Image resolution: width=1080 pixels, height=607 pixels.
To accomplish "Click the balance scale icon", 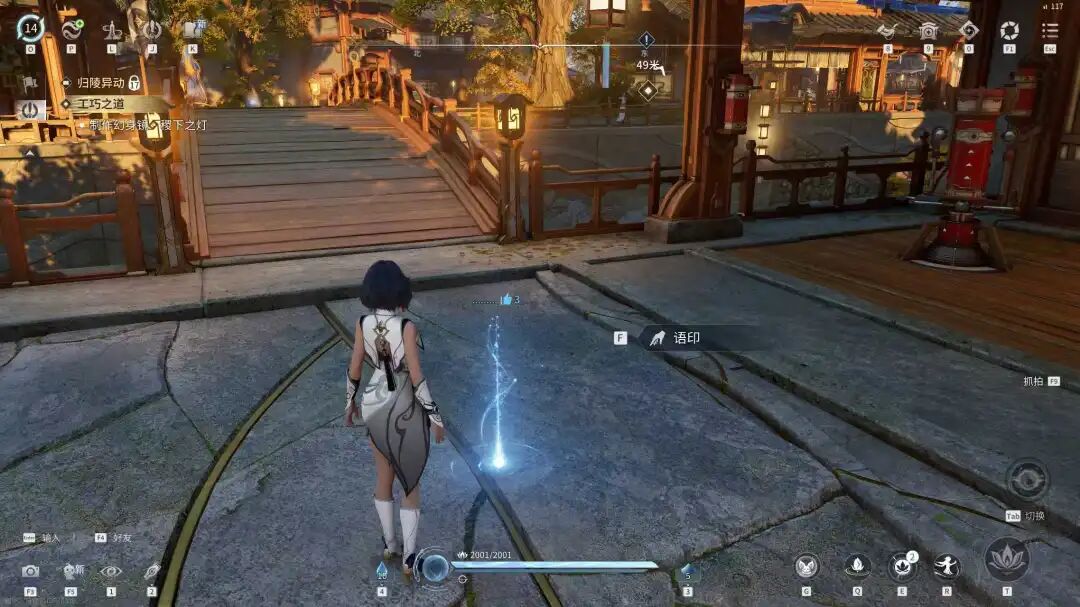I will (112, 30).
